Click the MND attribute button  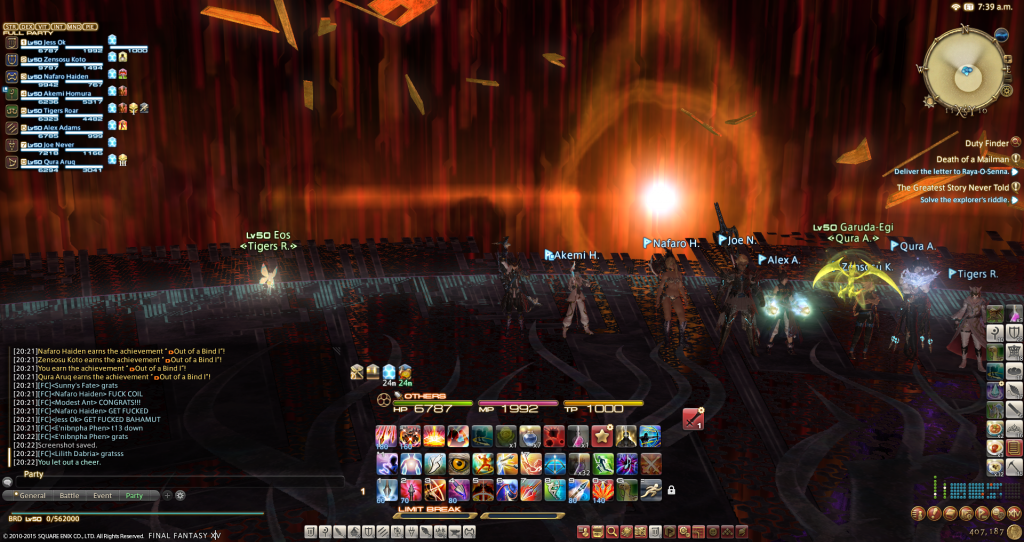[x=74, y=26]
